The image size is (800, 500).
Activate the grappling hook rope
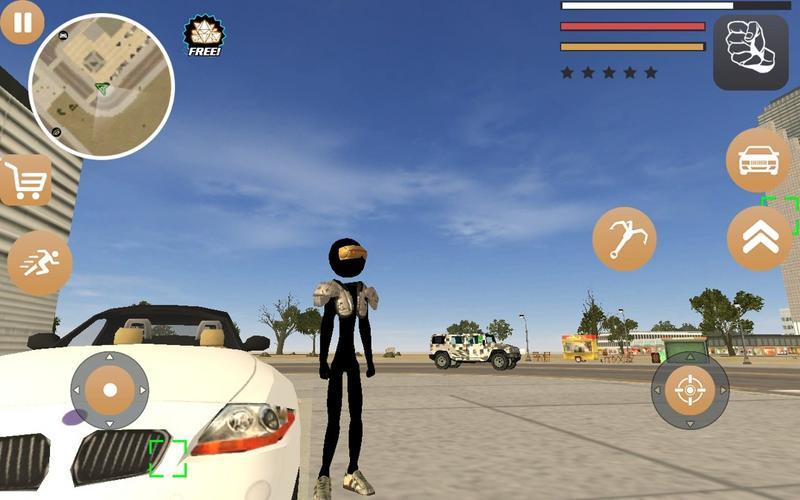click(624, 239)
